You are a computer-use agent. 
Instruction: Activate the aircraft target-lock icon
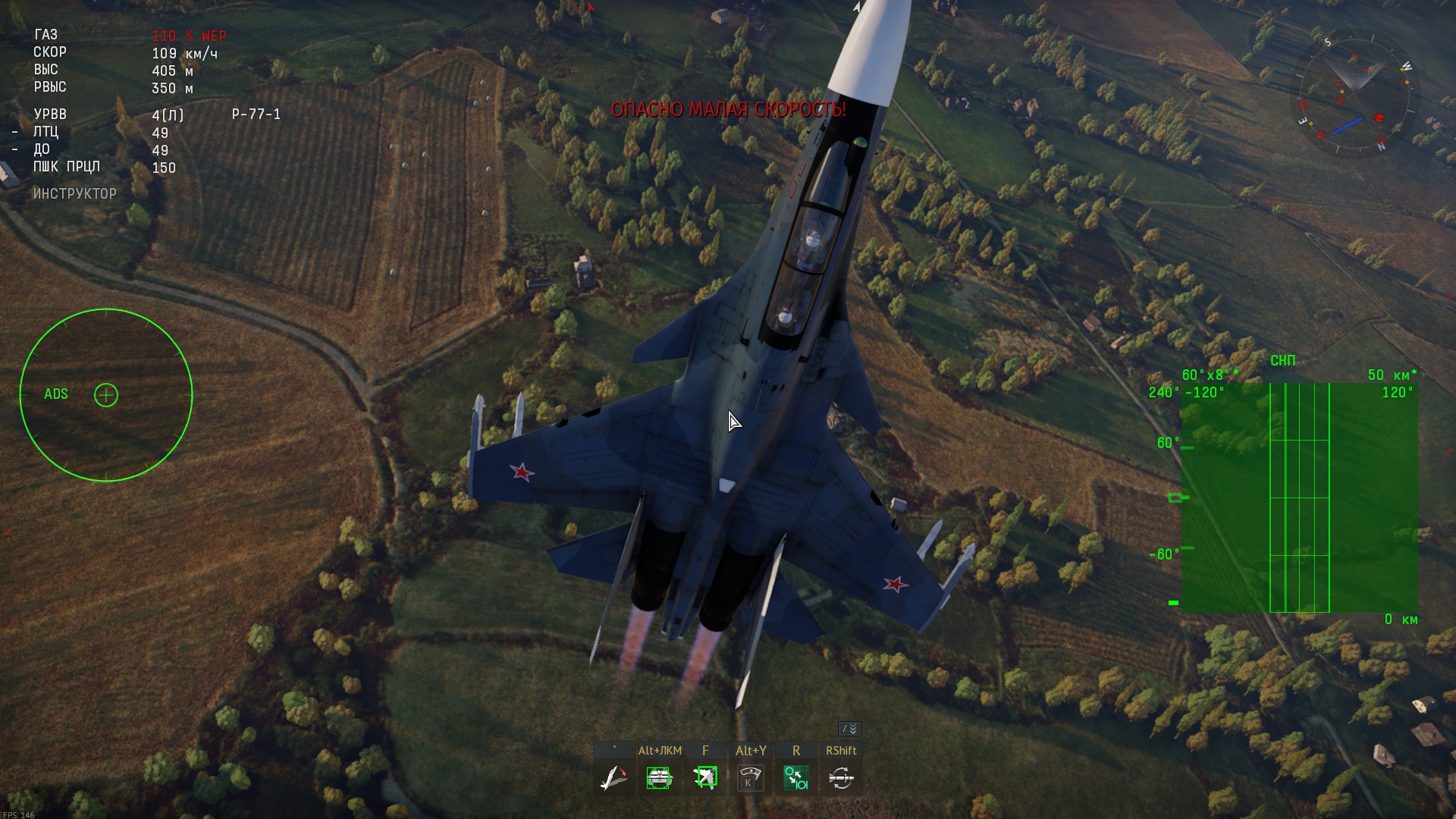click(705, 778)
